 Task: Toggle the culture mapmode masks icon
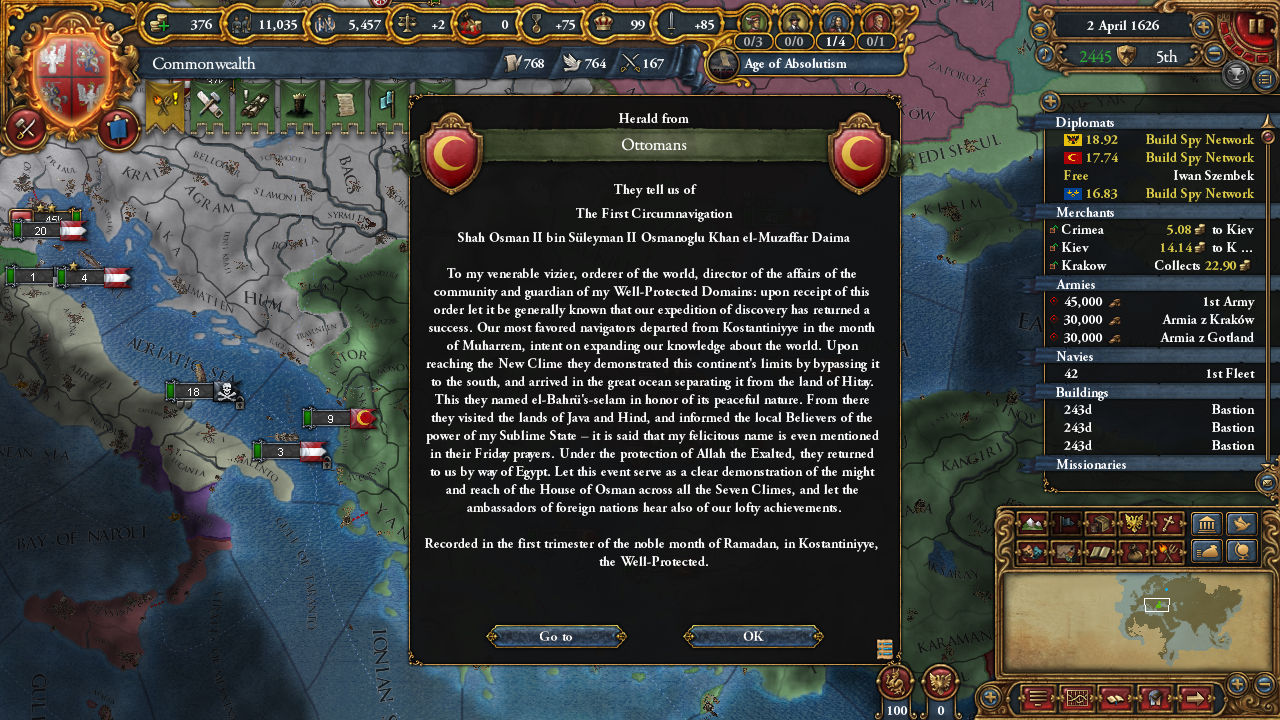pos(1032,551)
